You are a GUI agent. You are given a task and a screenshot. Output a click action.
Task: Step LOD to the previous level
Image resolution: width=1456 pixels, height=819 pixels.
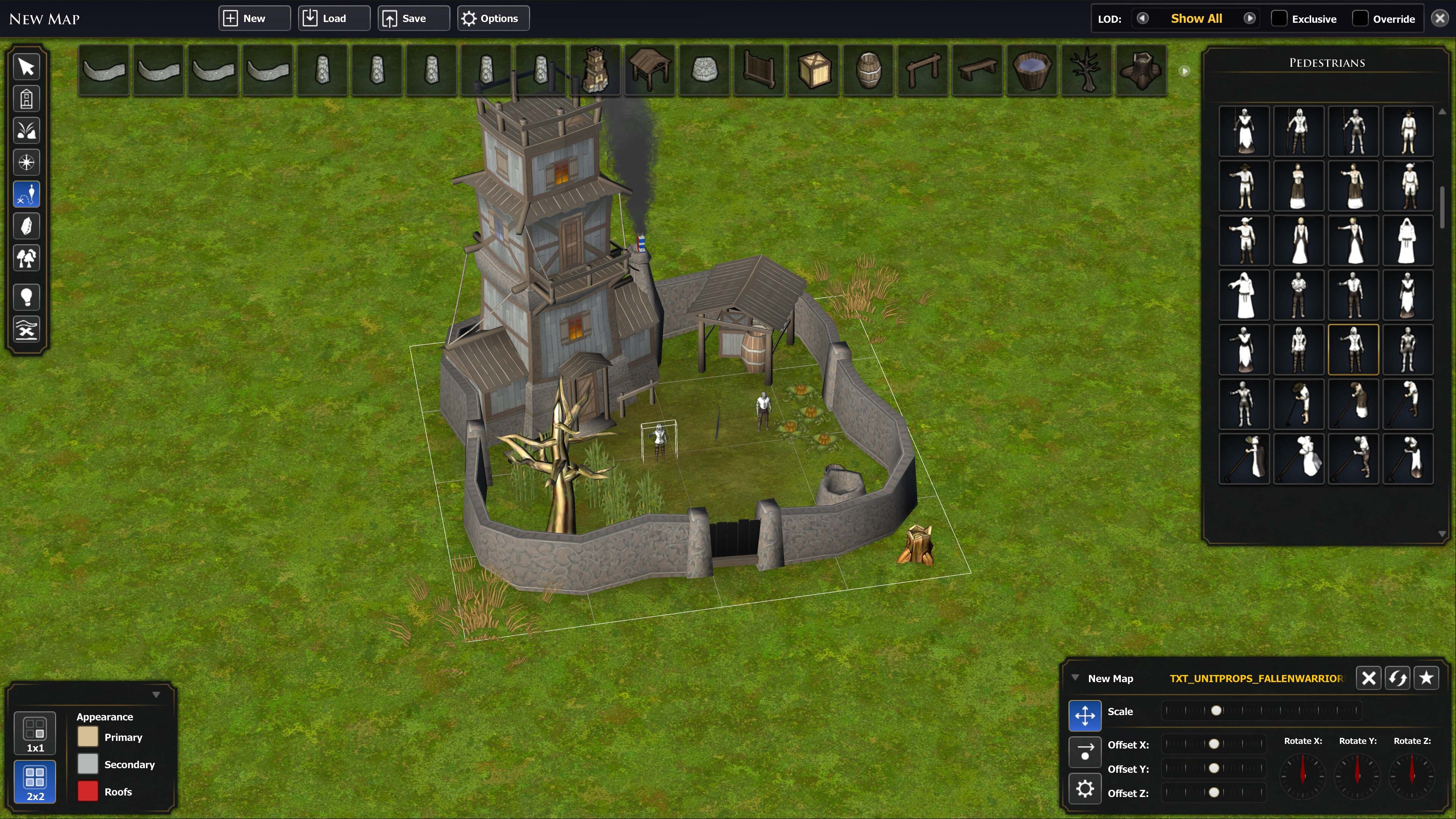[1142, 19]
